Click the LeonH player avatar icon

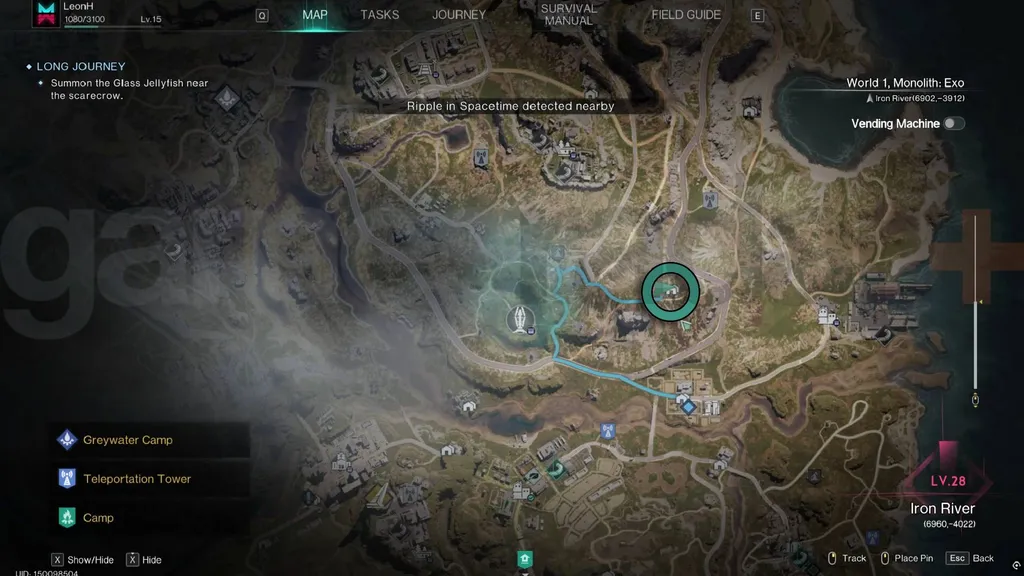click(x=45, y=13)
